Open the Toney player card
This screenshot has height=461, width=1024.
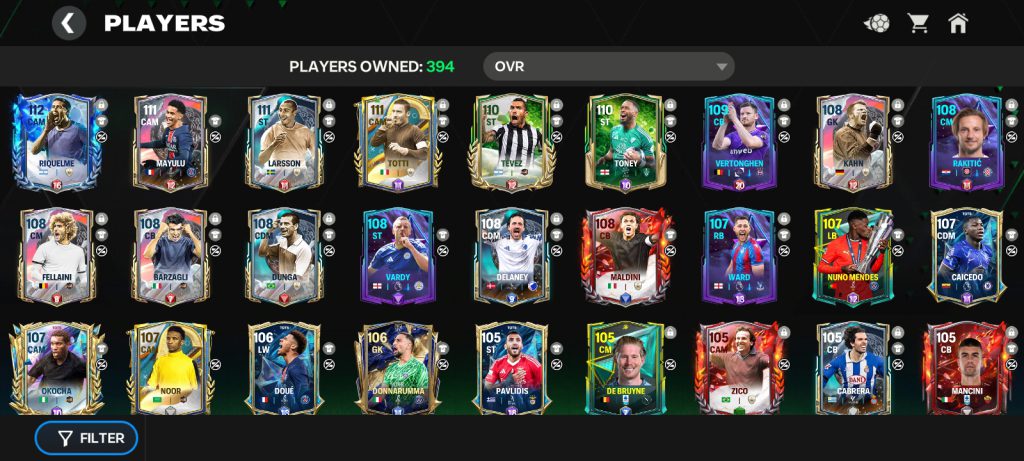624,142
